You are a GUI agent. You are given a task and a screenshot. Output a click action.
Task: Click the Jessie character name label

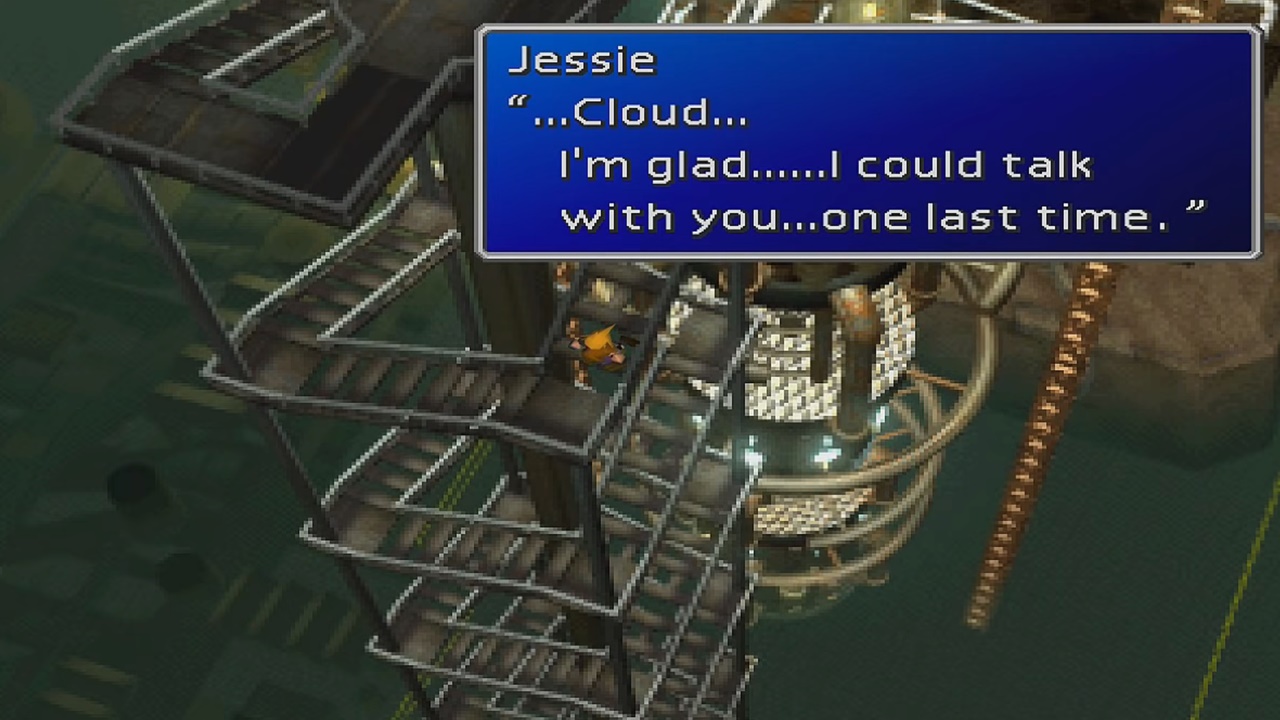coord(582,60)
